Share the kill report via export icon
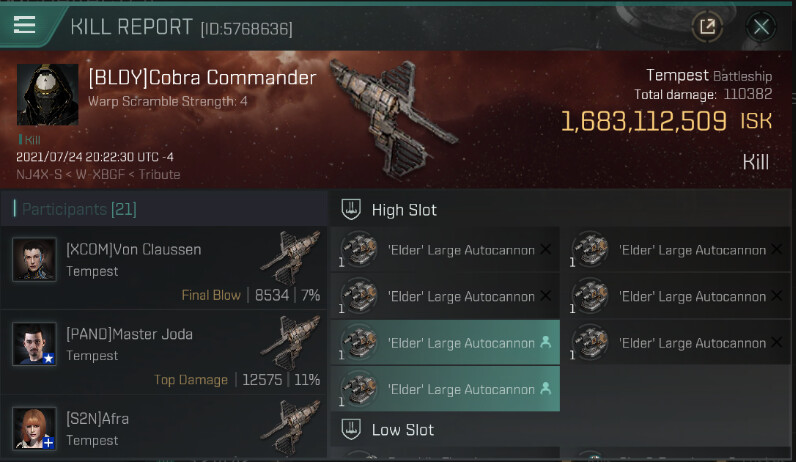This screenshot has height=462, width=796. pos(707,27)
